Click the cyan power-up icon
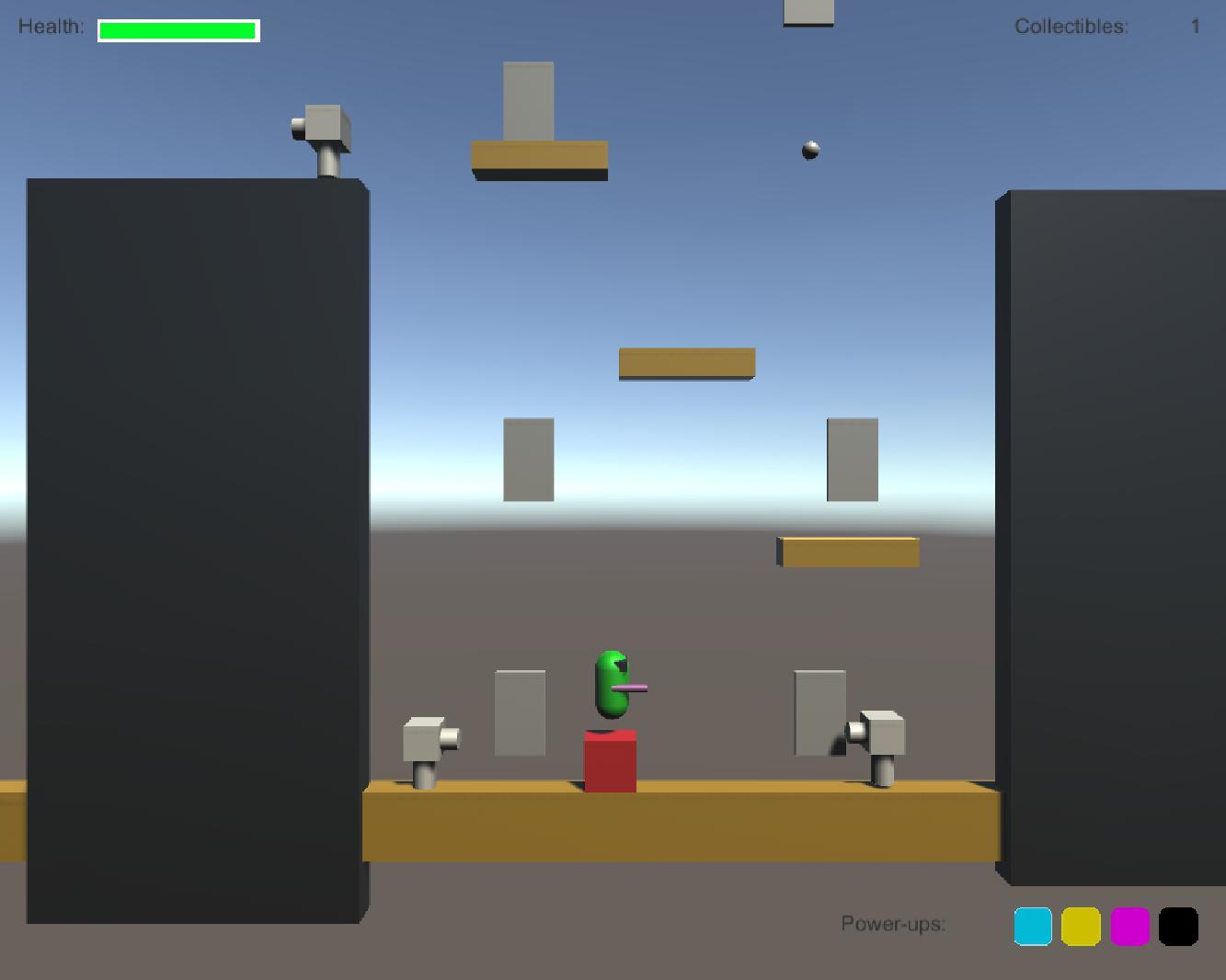This screenshot has height=980, width=1226. (1032, 926)
